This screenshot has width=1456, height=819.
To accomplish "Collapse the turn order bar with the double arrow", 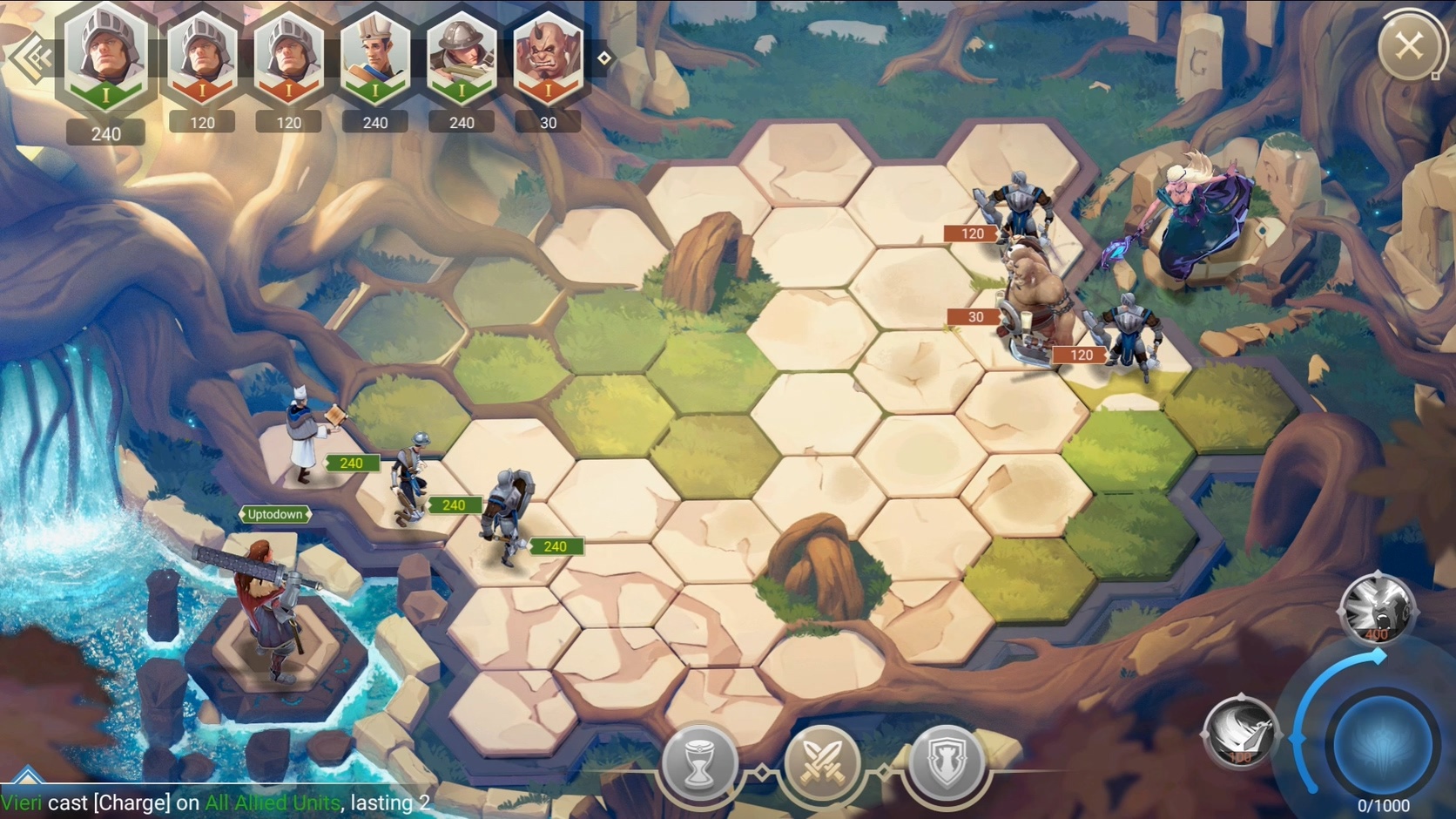I will [32, 58].
